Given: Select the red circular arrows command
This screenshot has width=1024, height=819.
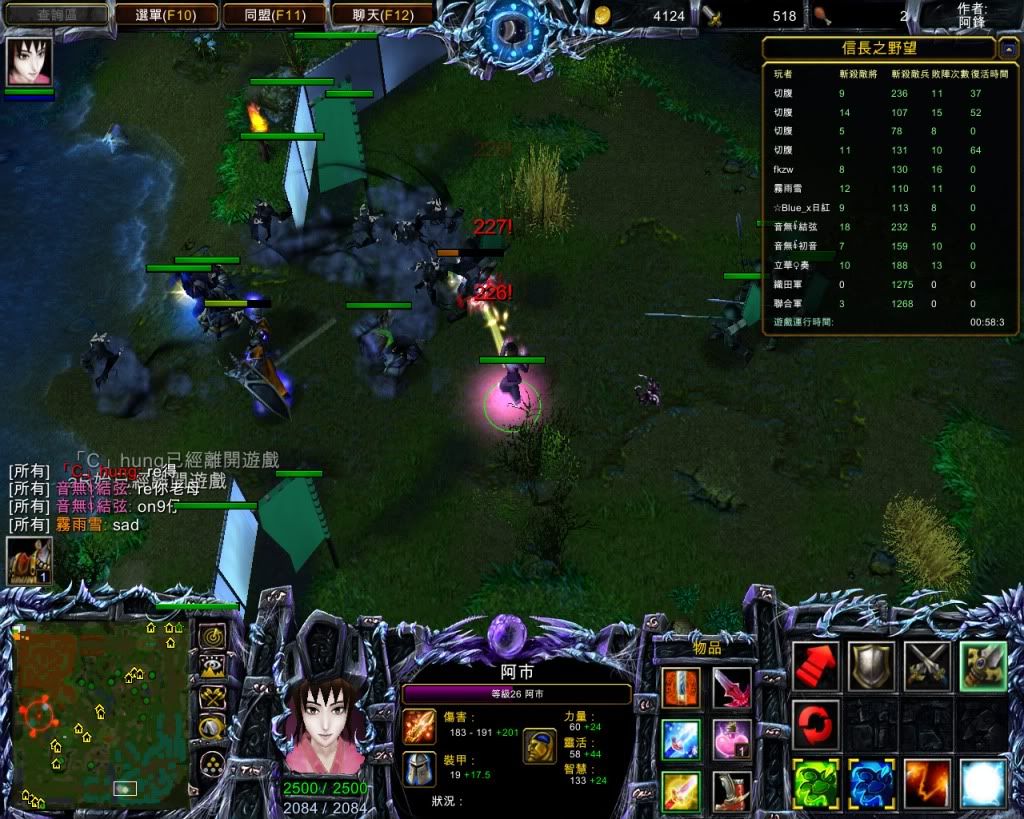Looking at the screenshot, I should click(x=815, y=723).
